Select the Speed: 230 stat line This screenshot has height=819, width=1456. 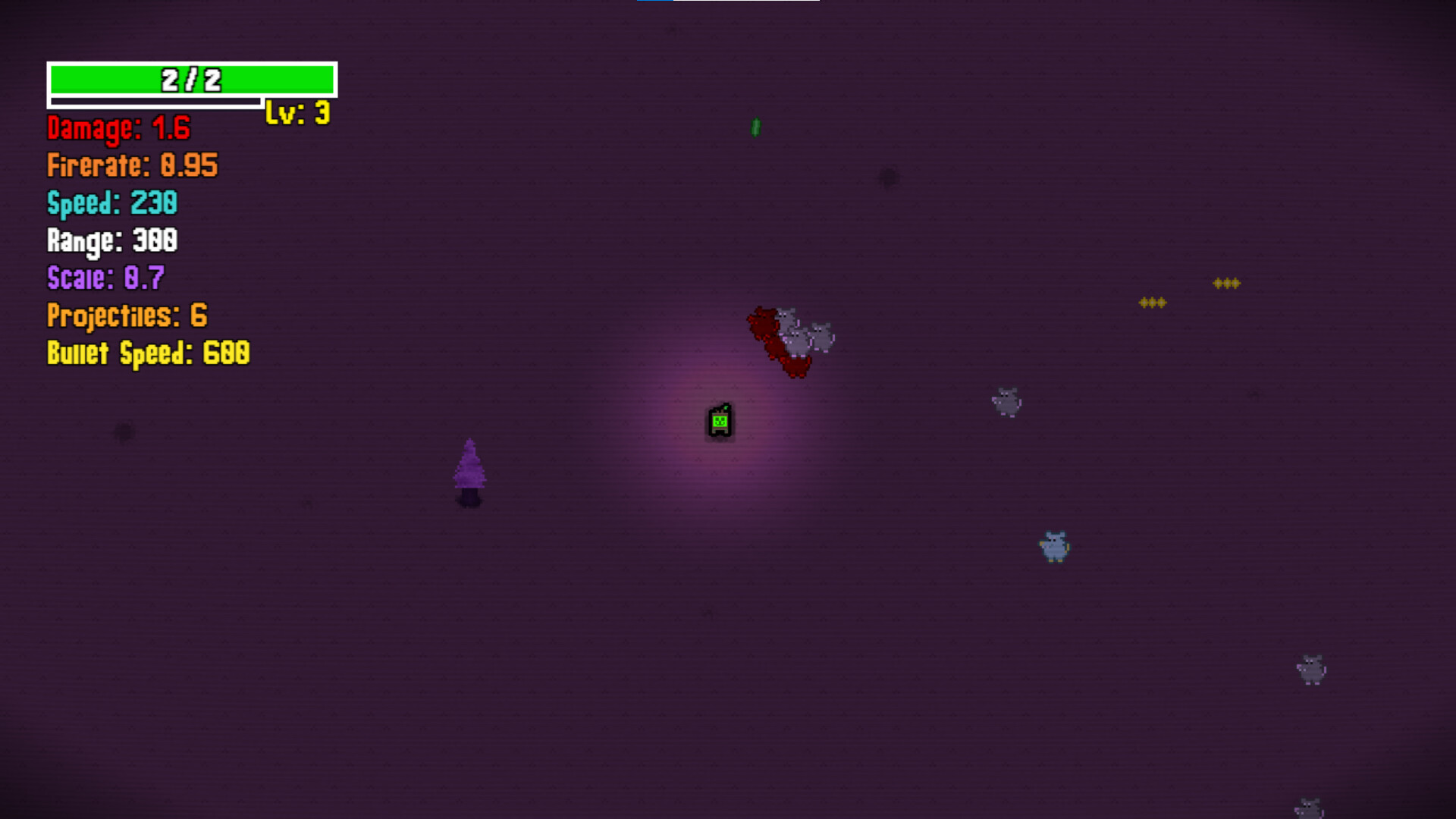click(x=111, y=203)
